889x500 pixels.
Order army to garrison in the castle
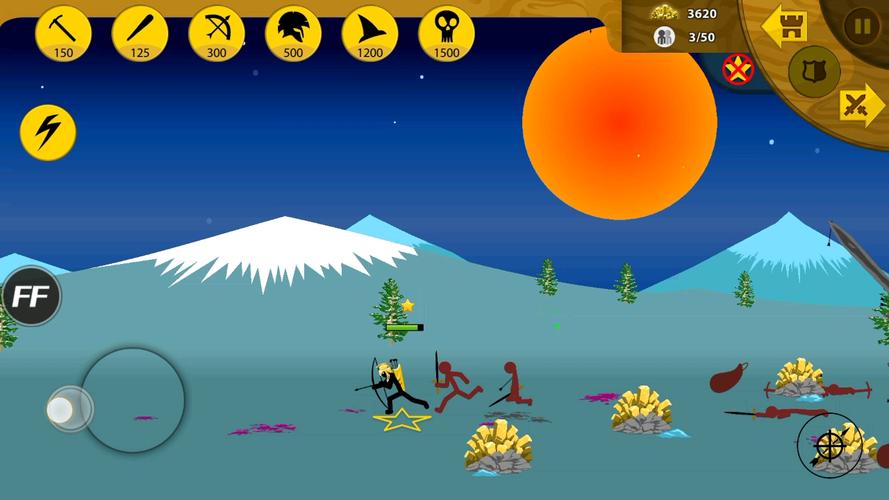(785, 26)
